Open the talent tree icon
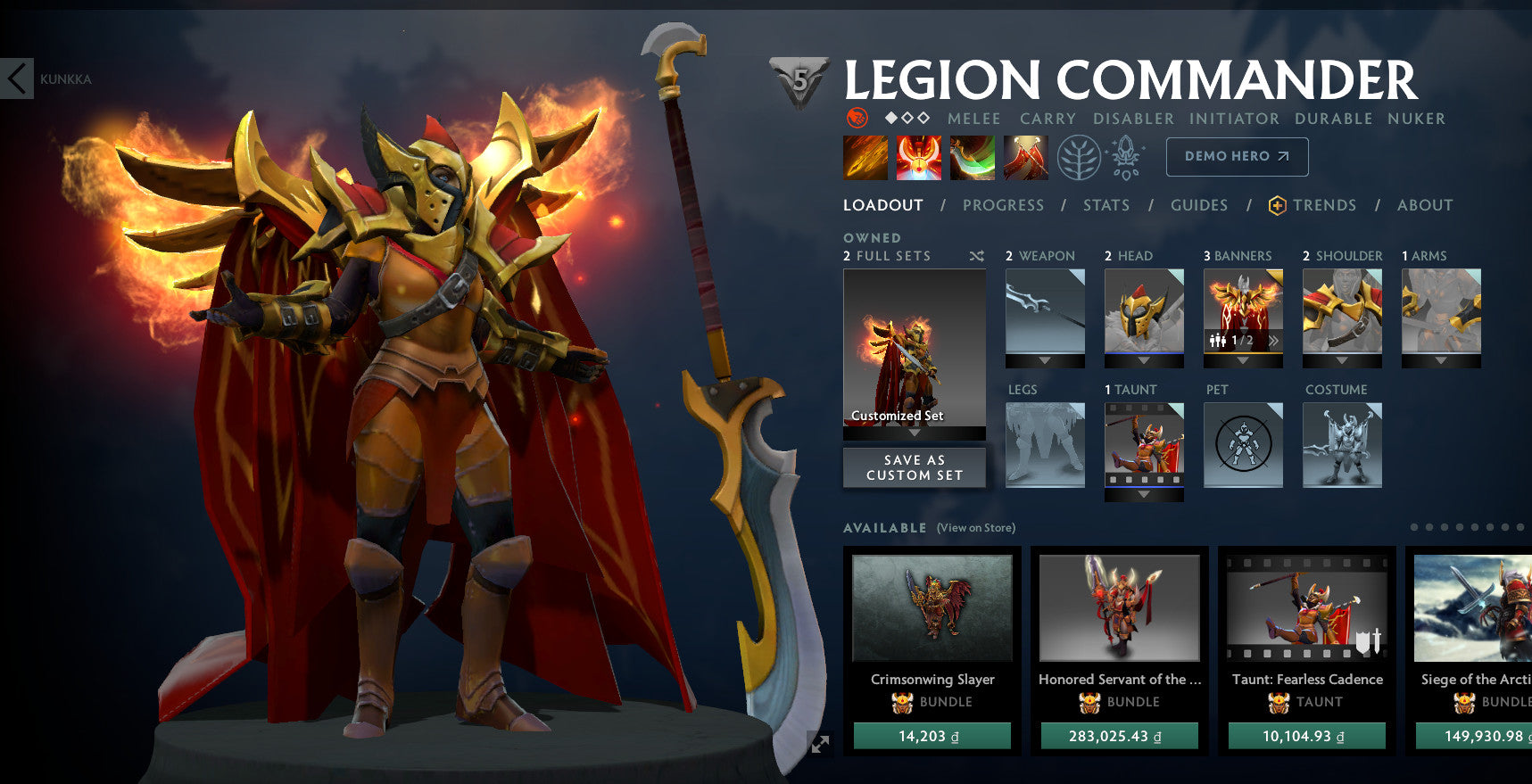This screenshot has width=1532, height=784. pos(1080,155)
